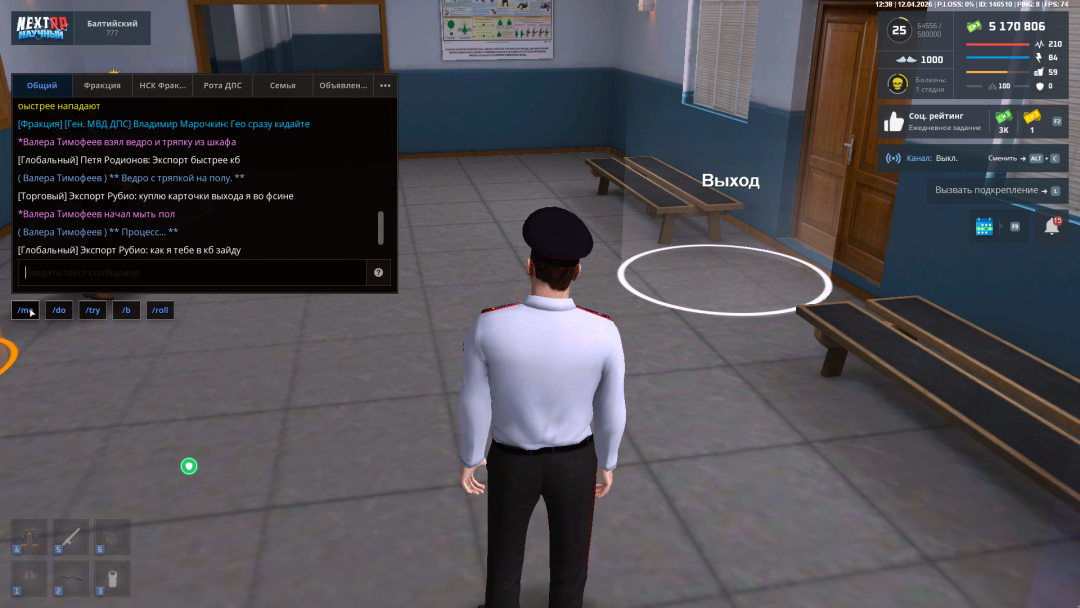
Task: Switch to the Рота ДПС chat tab
Action: point(222,86)
